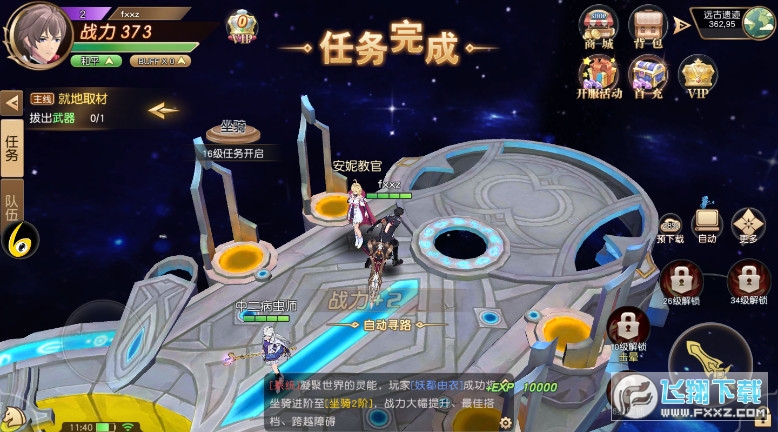Open the gold crown VIP icon
Image resolution: width=778 pixels, height=432 pixels.
point(697,75)
